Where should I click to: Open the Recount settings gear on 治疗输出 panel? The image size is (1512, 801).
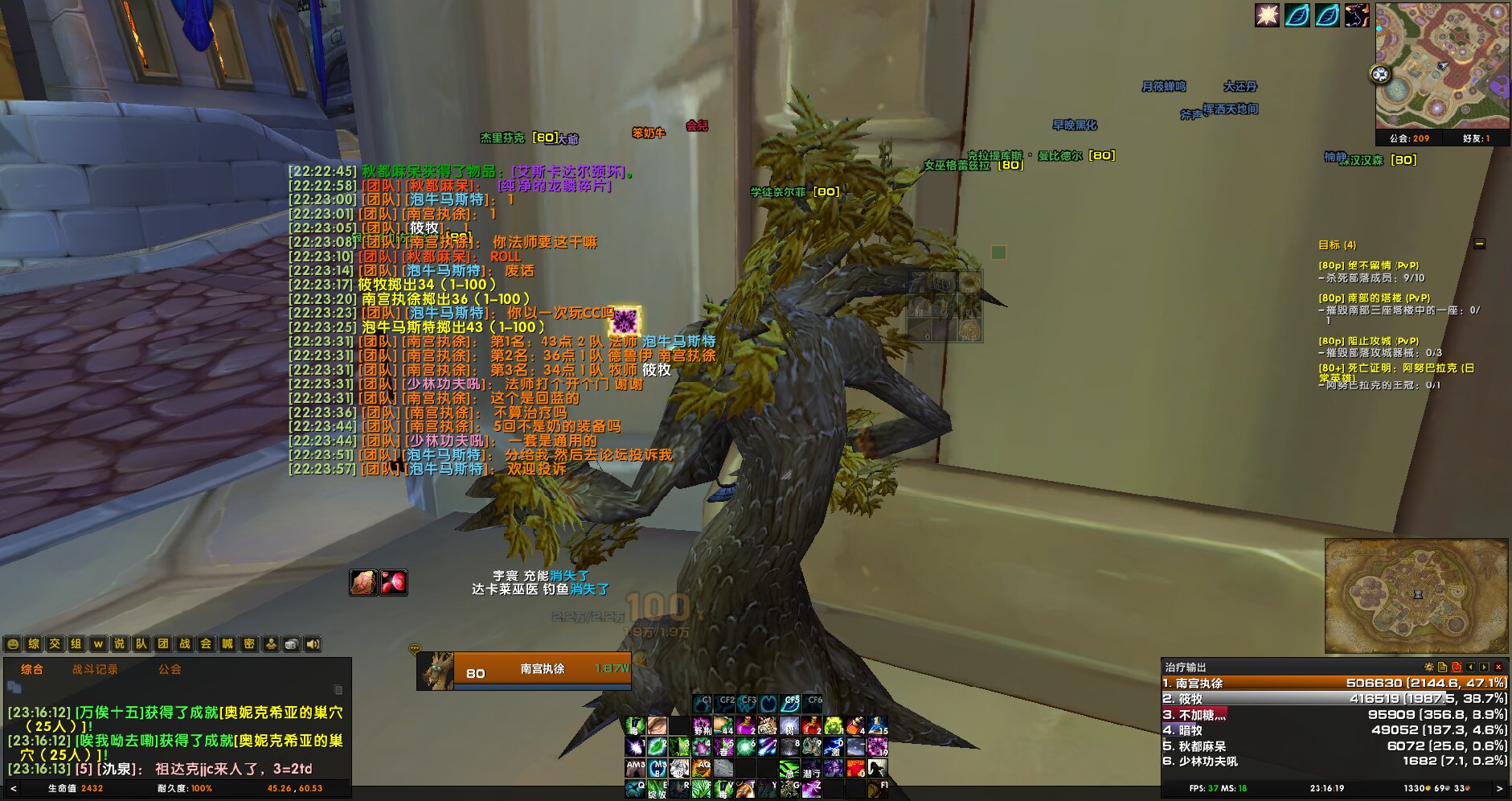pyautogui.click(x=1429, y=667)
